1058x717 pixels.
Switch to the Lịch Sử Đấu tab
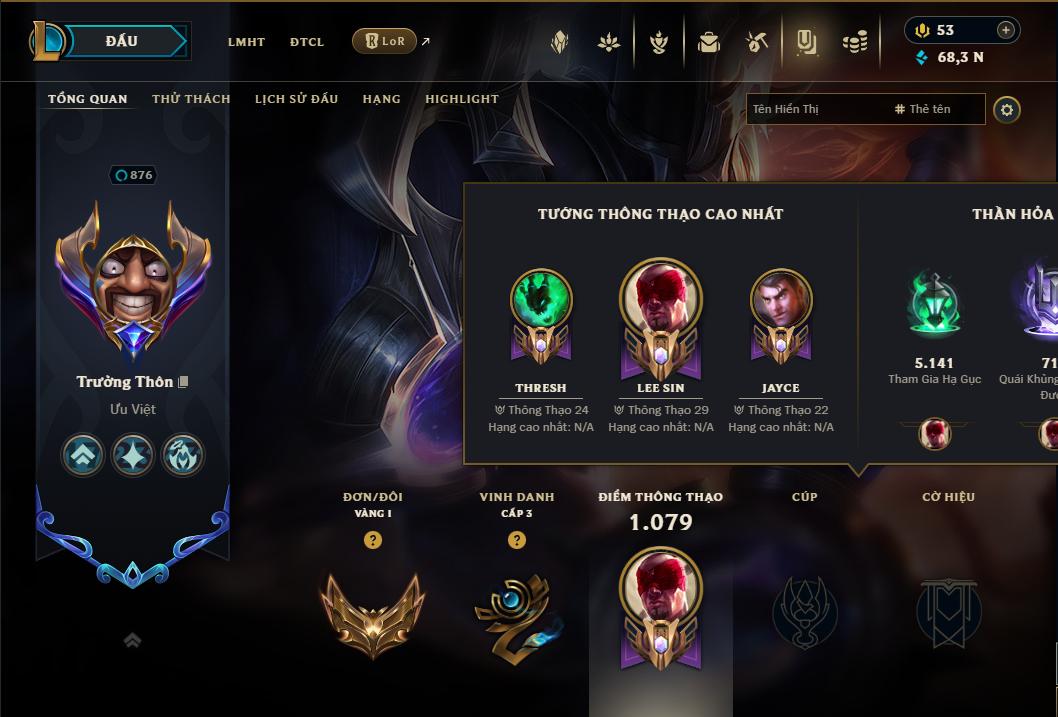click(x=296, y=99)
